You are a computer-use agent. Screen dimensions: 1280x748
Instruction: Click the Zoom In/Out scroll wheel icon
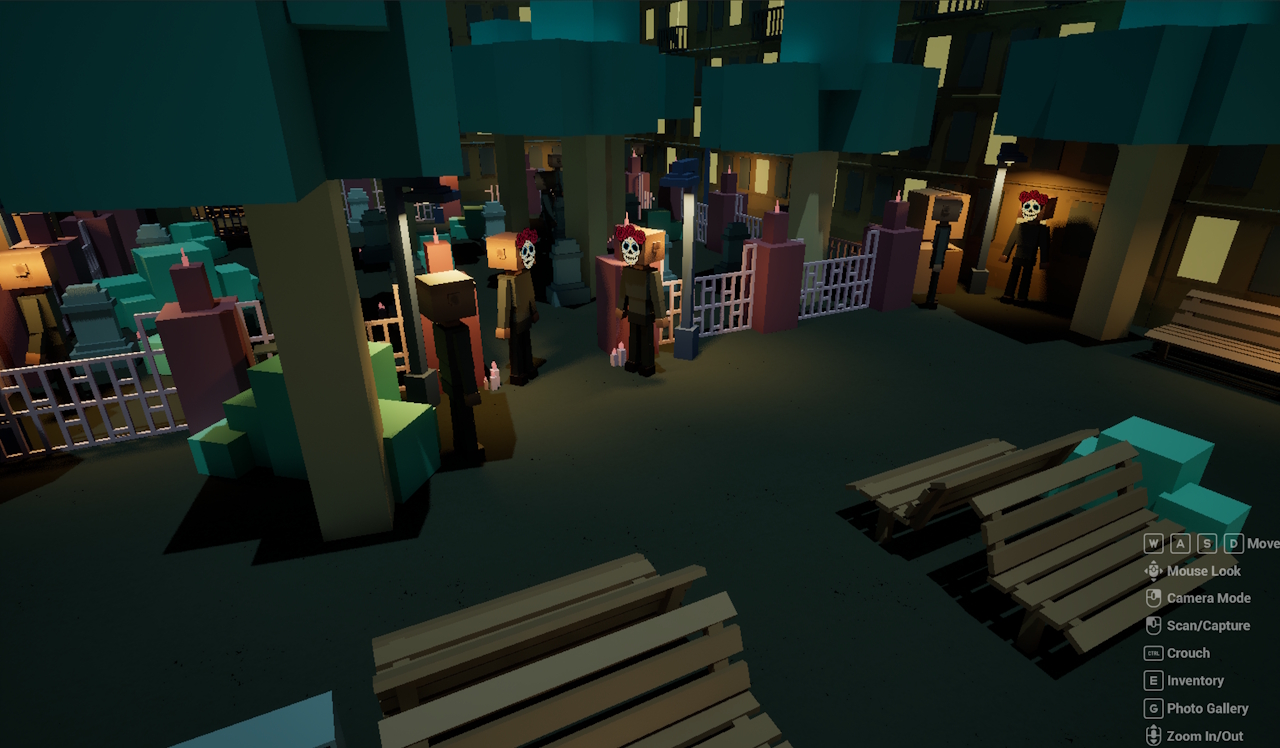(x=1152, y=734)
